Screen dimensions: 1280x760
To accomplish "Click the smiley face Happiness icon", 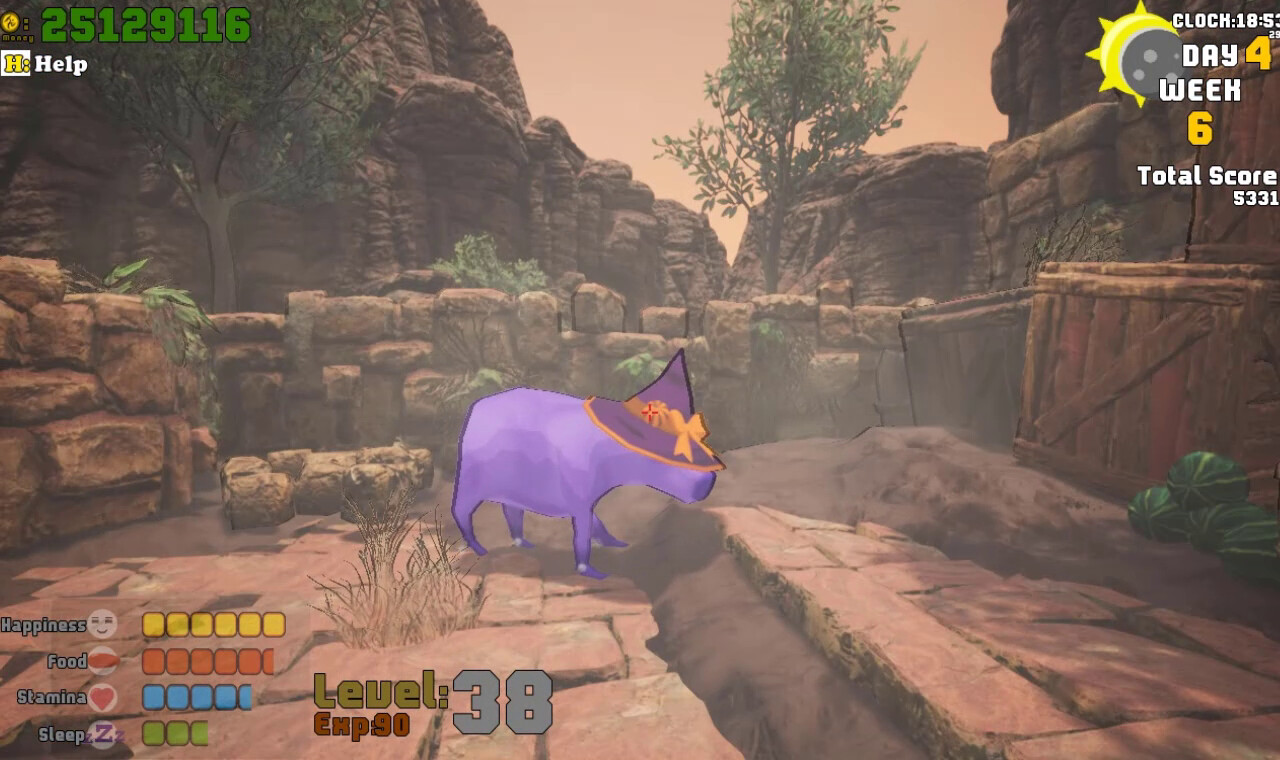I will 103,622.
